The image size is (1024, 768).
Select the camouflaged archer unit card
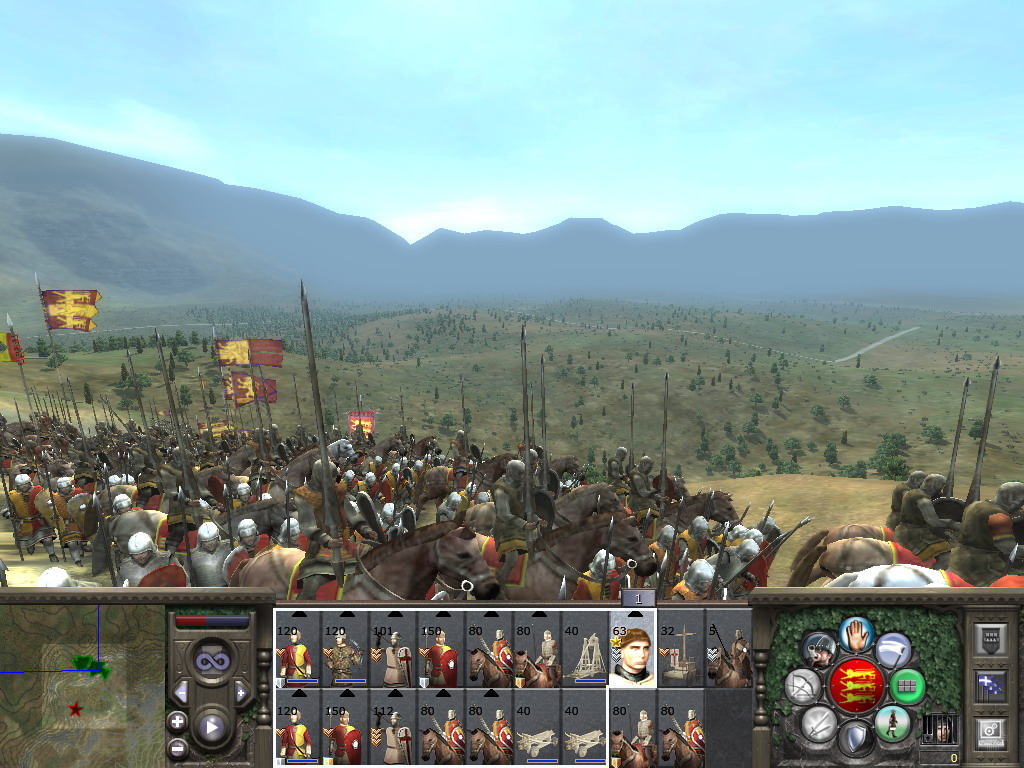(346, 649)
